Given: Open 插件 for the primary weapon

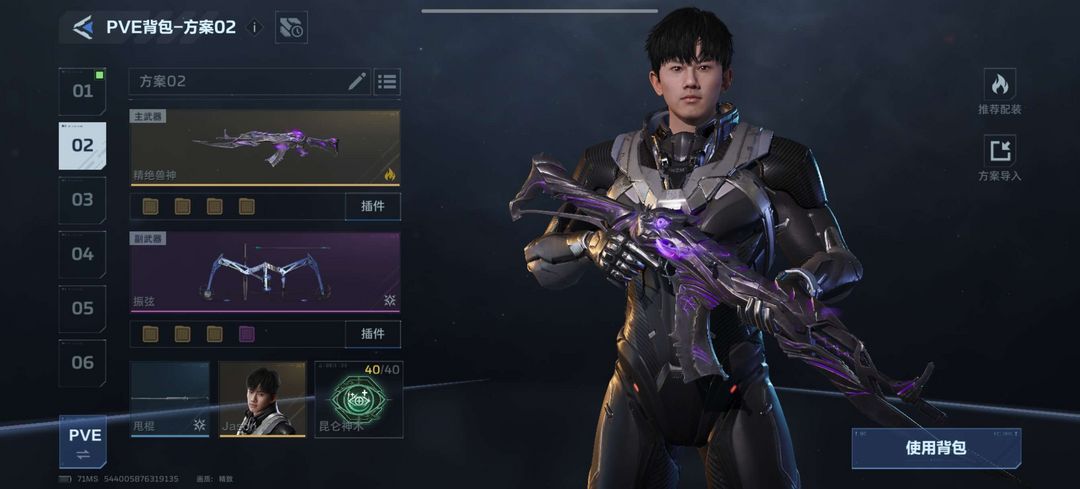Looking at the screenshot, I should tap(373, 207).
